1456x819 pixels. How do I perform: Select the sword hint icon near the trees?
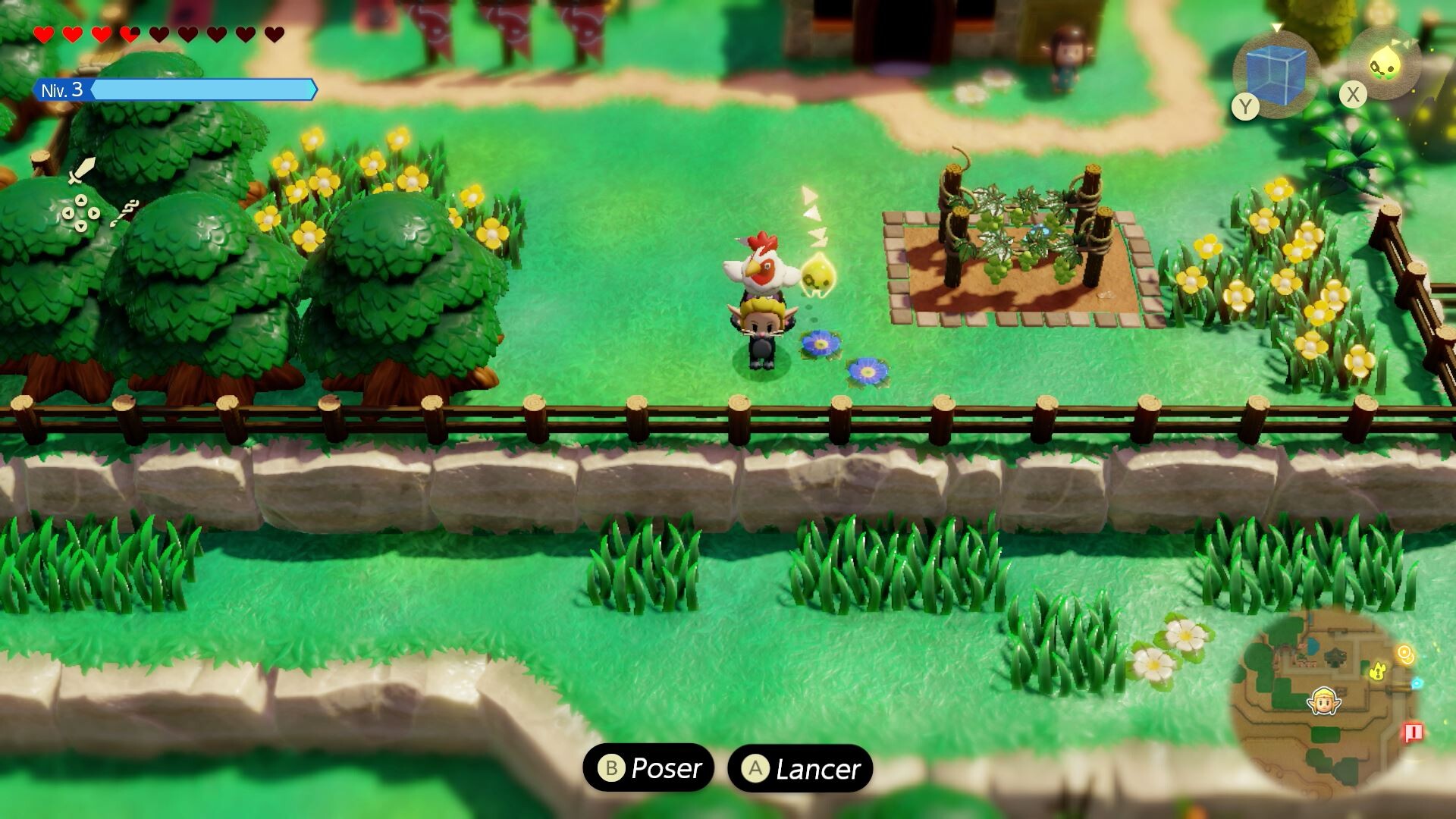81,171
